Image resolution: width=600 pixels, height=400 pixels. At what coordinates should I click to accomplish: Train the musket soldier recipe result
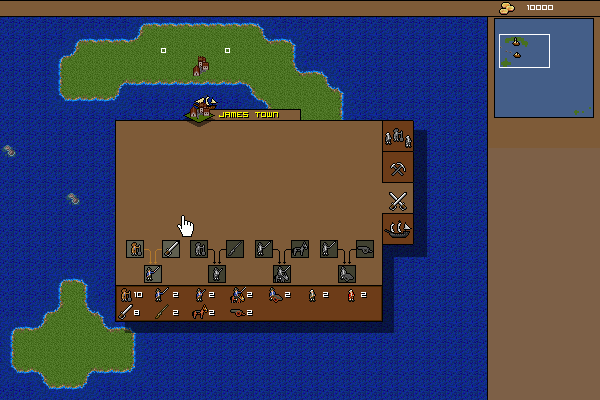pos(216,273)
